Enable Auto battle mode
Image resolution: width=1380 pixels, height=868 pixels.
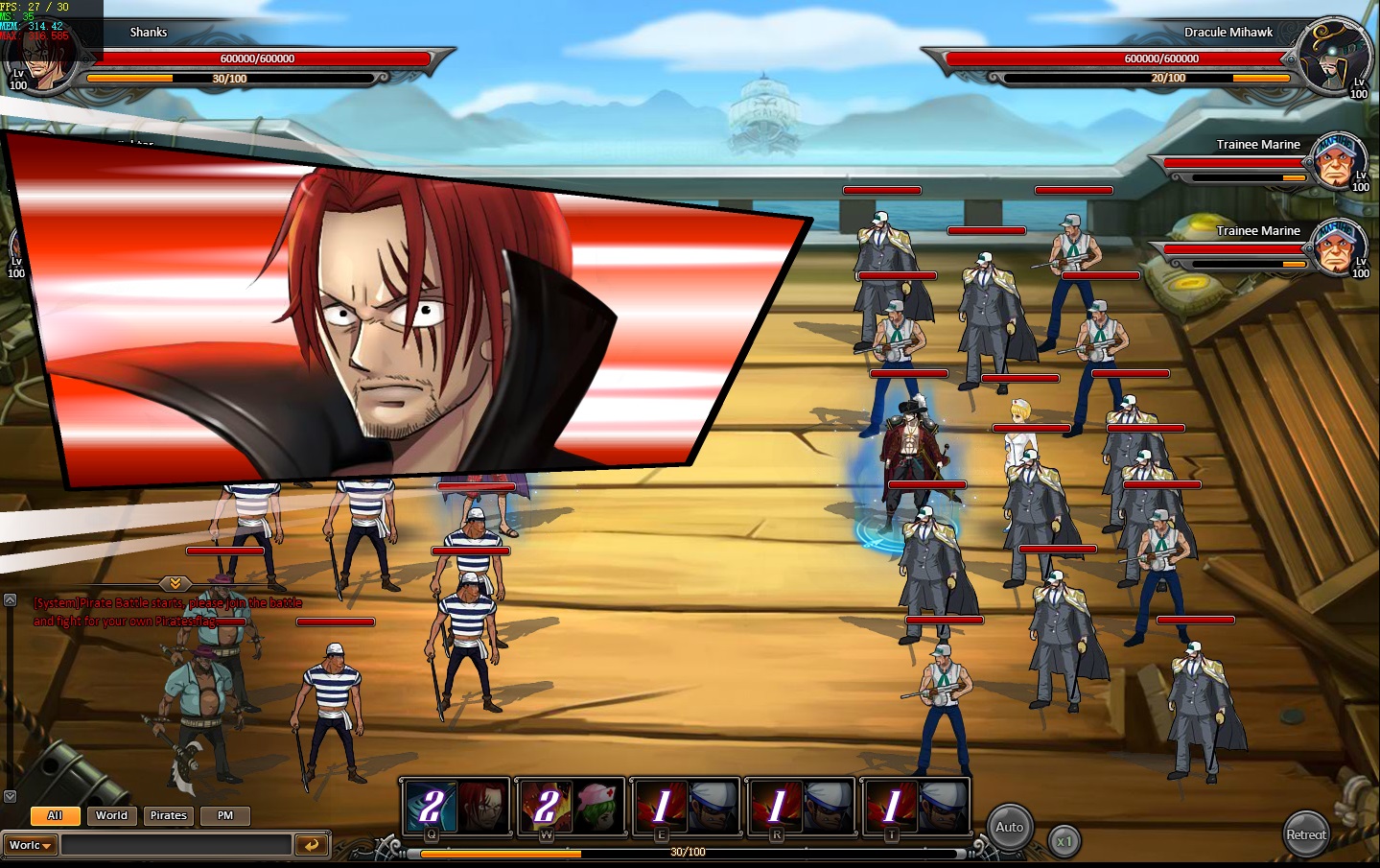coord(1009,828)
